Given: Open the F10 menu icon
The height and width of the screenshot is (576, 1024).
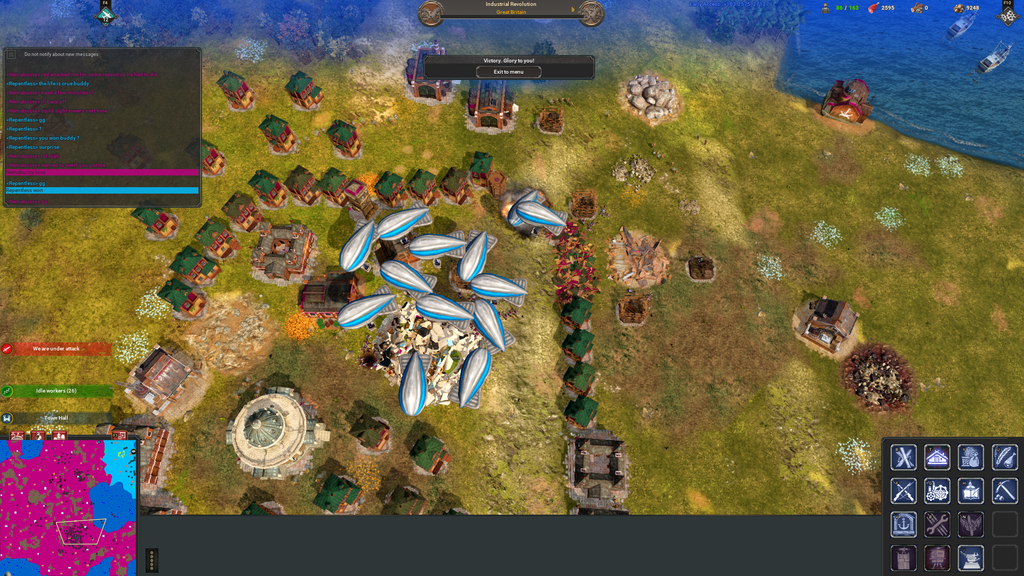Looking at the screenshot, I should coord(1007,14).
